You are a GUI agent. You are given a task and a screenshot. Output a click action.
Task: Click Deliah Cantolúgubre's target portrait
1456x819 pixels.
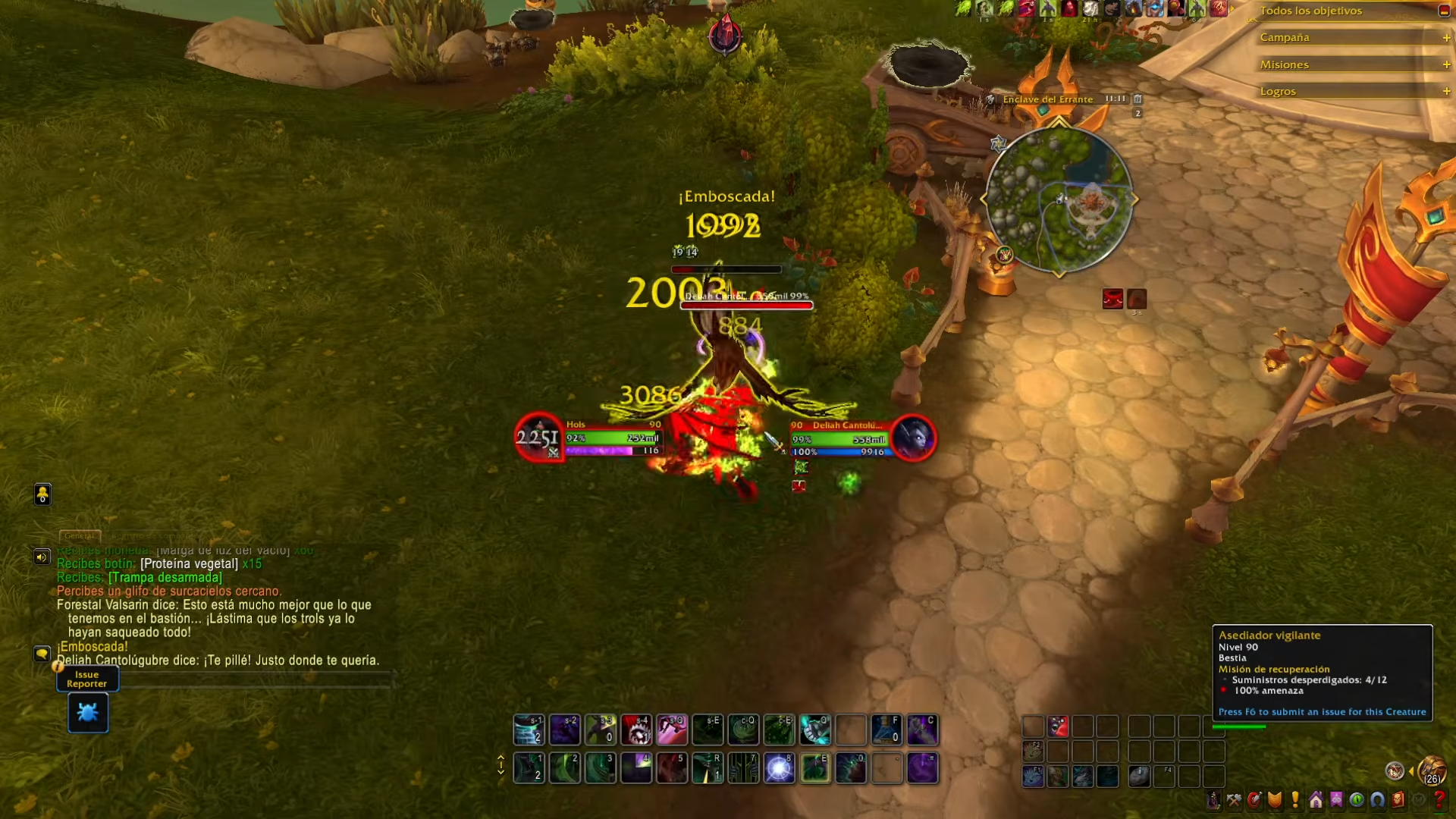[x=915, y=438]
